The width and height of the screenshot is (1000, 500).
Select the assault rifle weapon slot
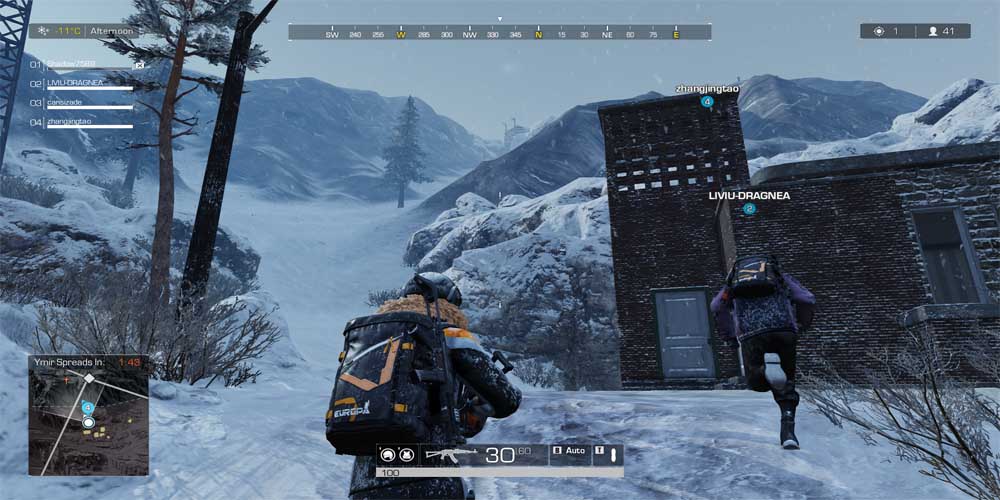point(451,455)
